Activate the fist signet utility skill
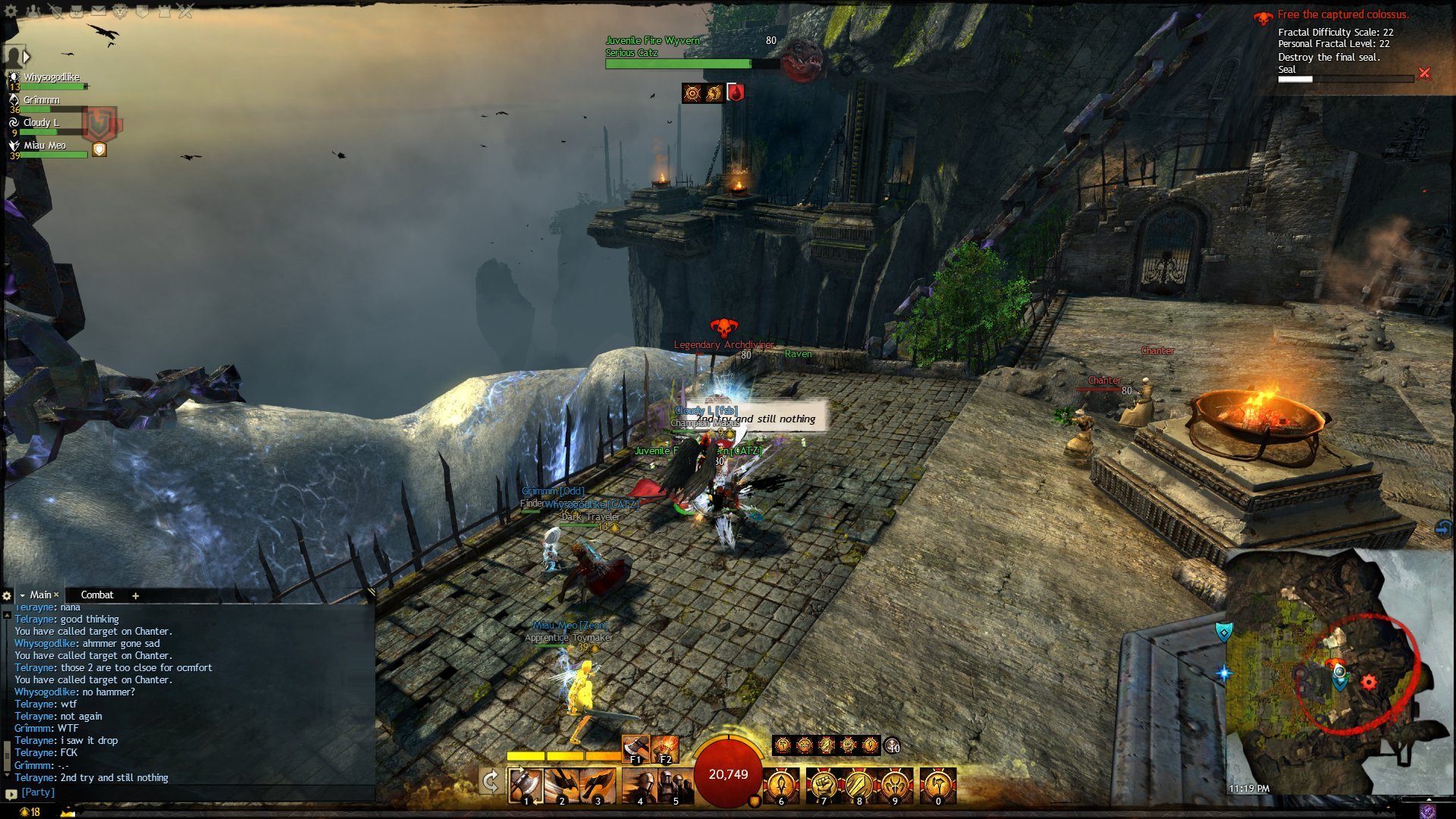The width and height of the screenshot is (1456, 819). [823, 786]
